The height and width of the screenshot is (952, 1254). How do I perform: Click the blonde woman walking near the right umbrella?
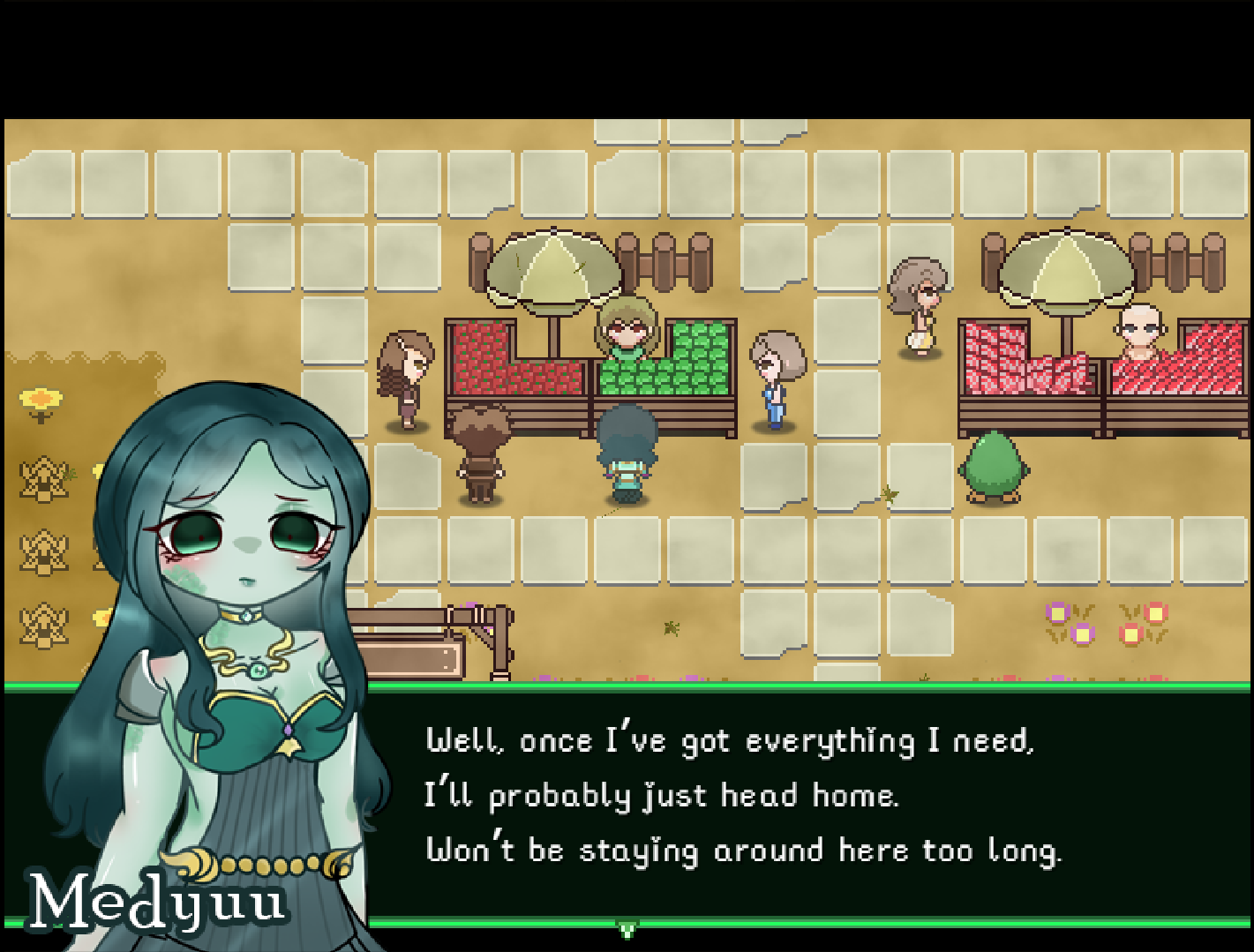click(x=918, y=300)
